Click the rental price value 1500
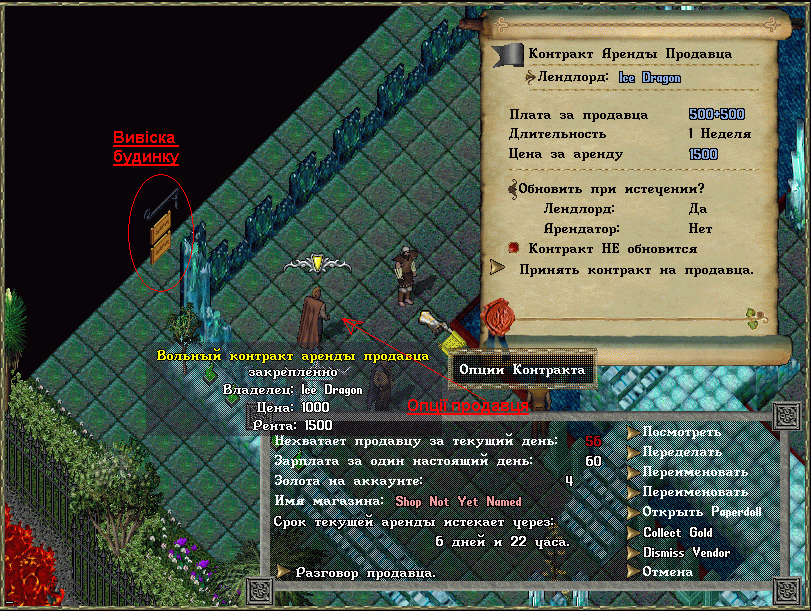 (703, 154)
